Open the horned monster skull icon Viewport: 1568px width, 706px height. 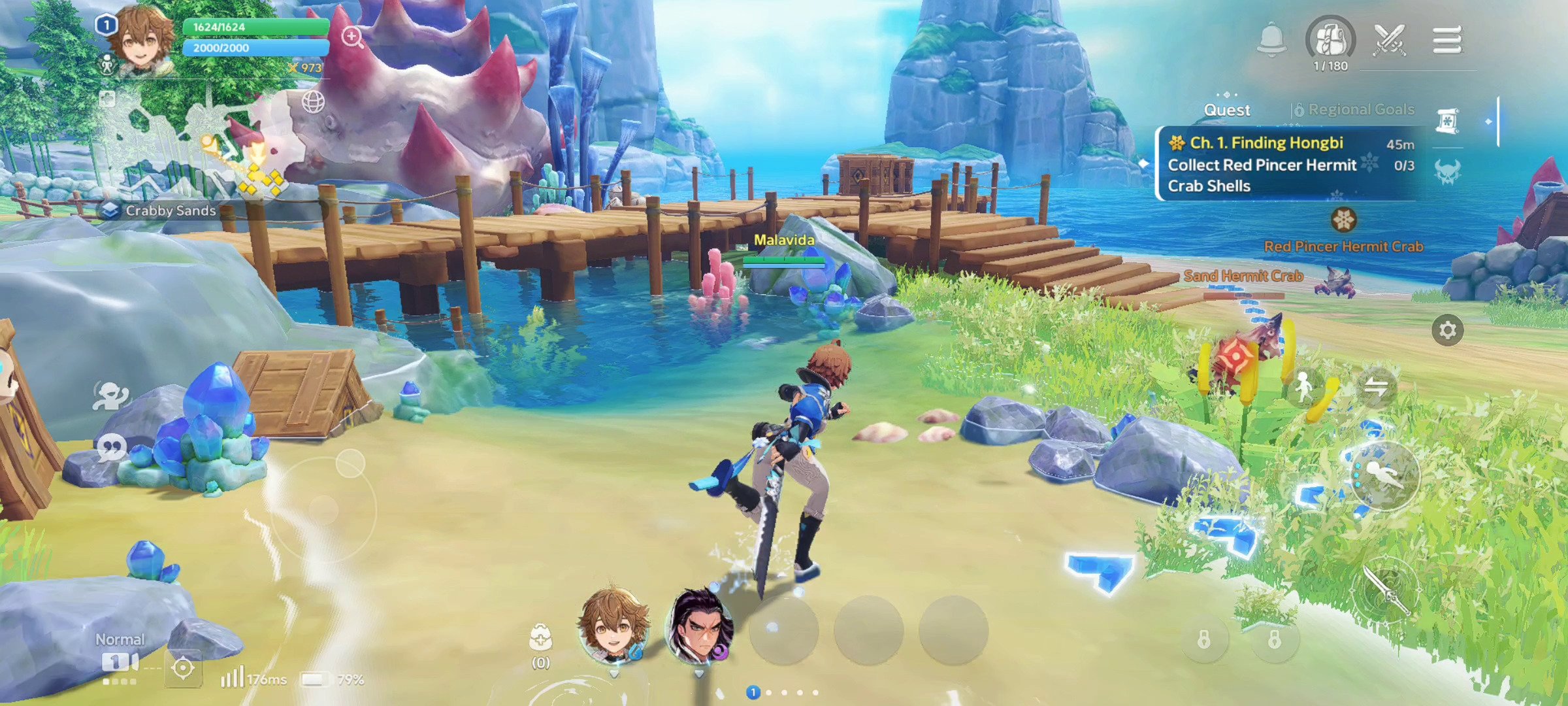[1448, 173]
